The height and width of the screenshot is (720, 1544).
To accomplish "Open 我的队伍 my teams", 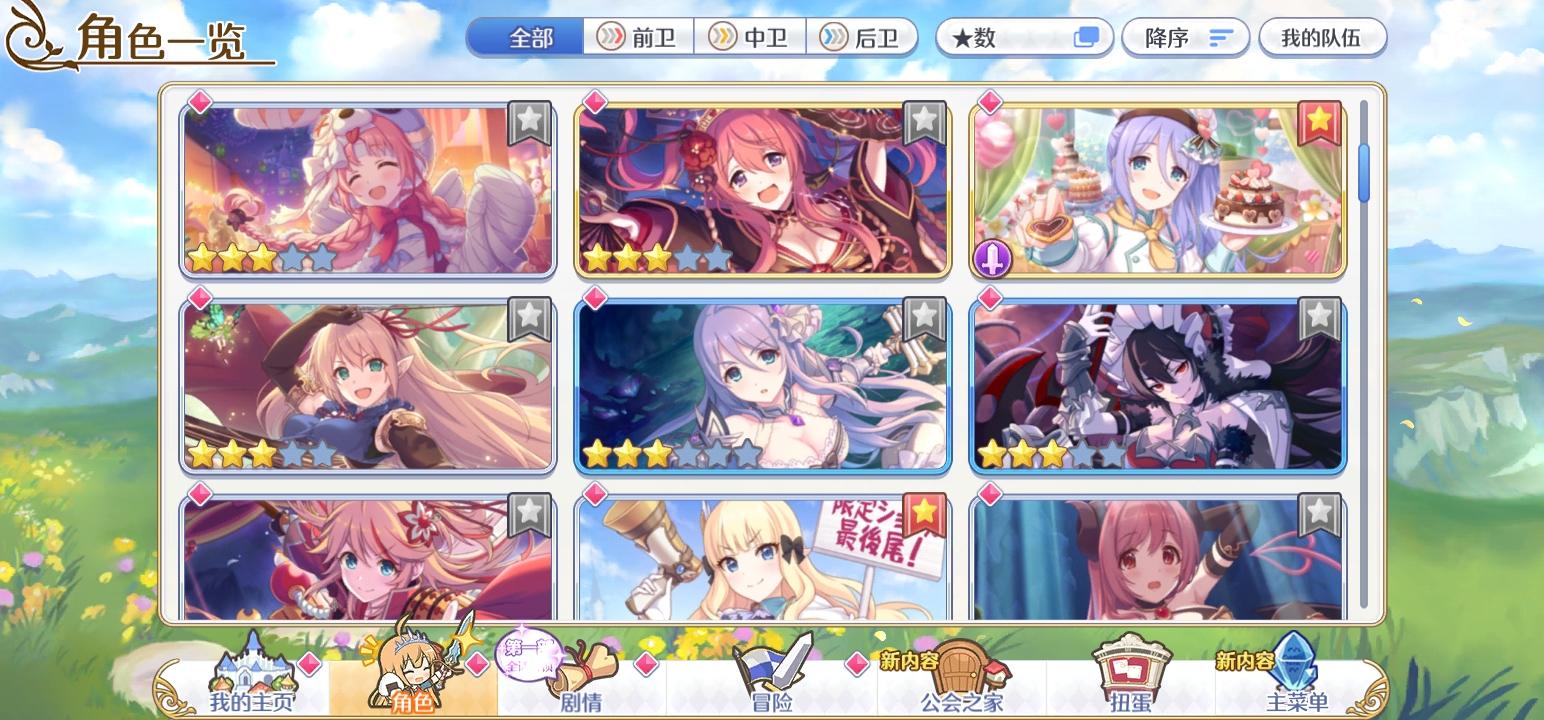I will 1322,37.
